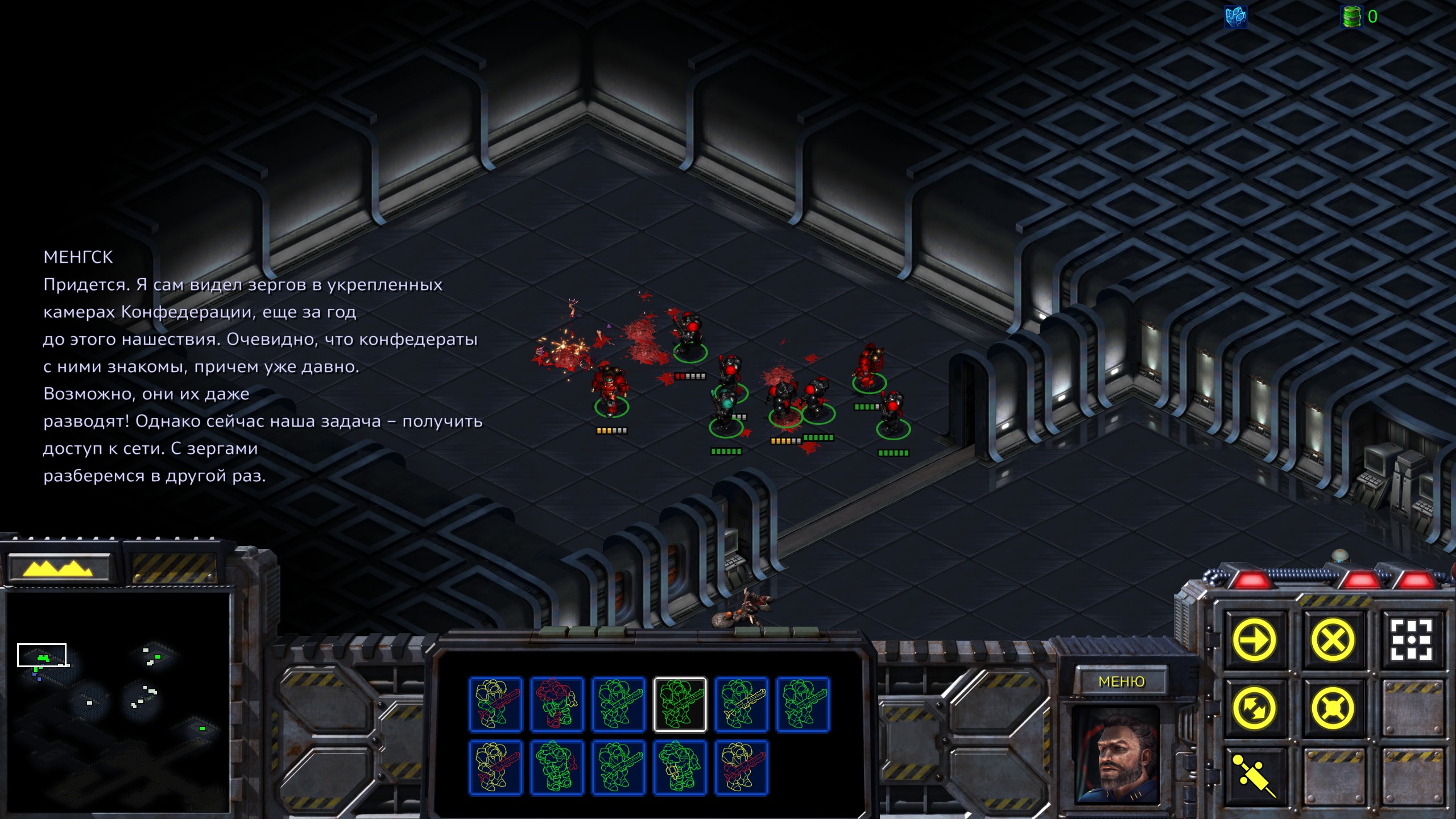Viewport: 1456px width, 819px height.
Task: Select the Patrol command
Action: 1254,708
